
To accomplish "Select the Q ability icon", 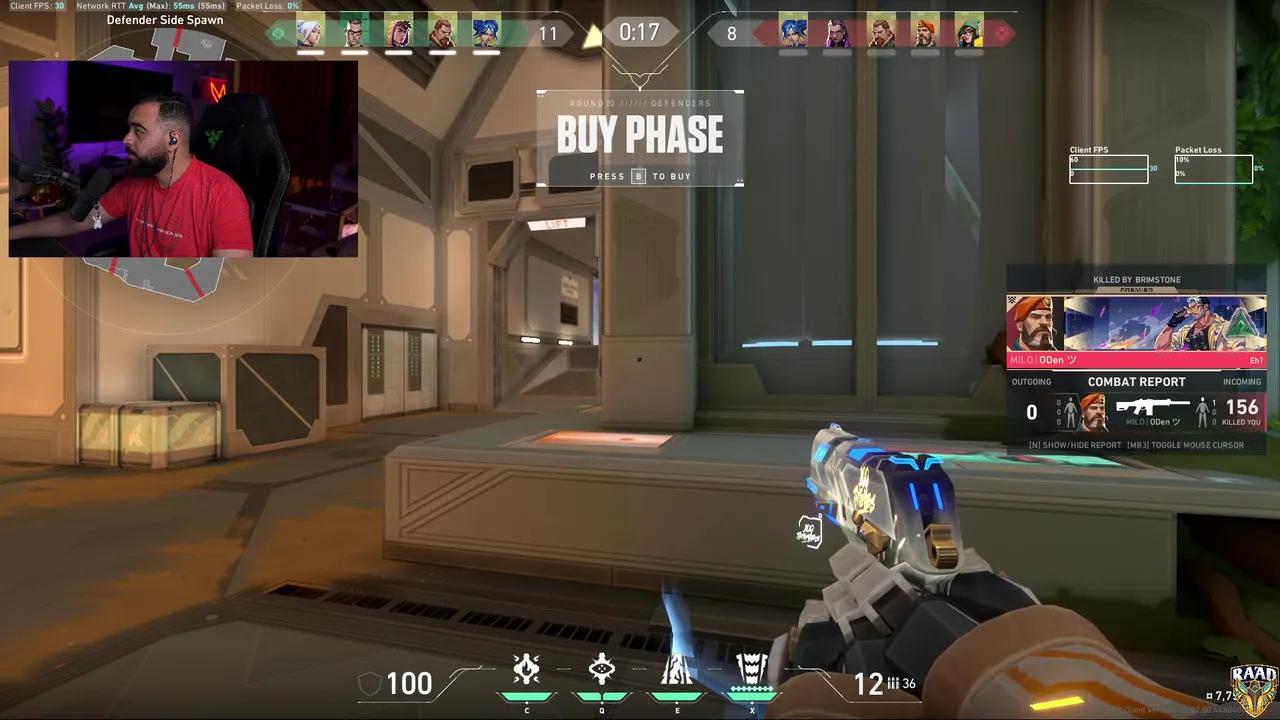I will click(601, 672).
